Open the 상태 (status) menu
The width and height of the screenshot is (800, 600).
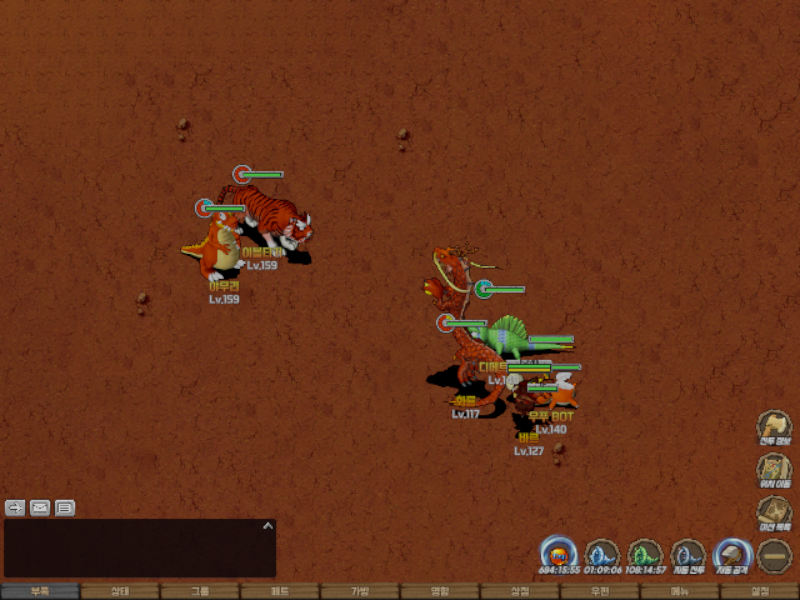tap(120, 591)
